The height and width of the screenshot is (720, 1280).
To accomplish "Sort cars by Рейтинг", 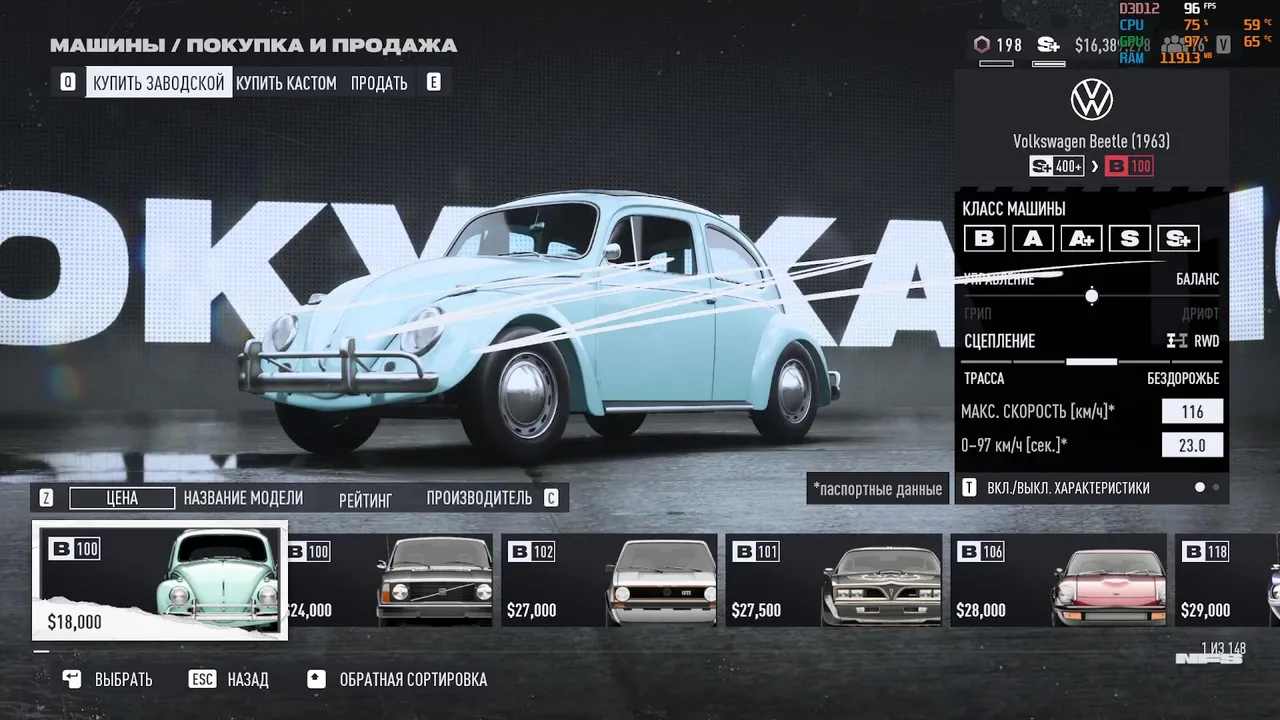I will [x=365, y=498].
